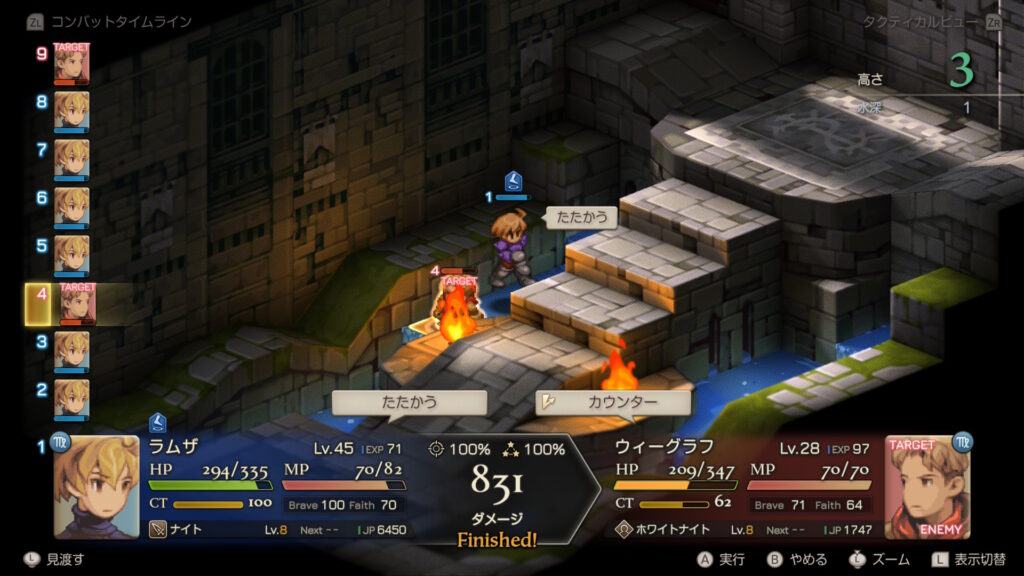Select Wiegraf's enemy target portrait

(927, 487)
